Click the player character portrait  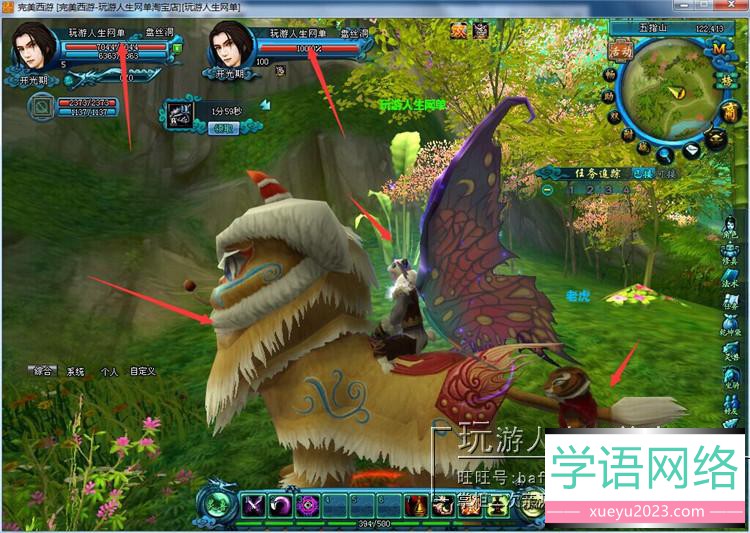(34, 46)
